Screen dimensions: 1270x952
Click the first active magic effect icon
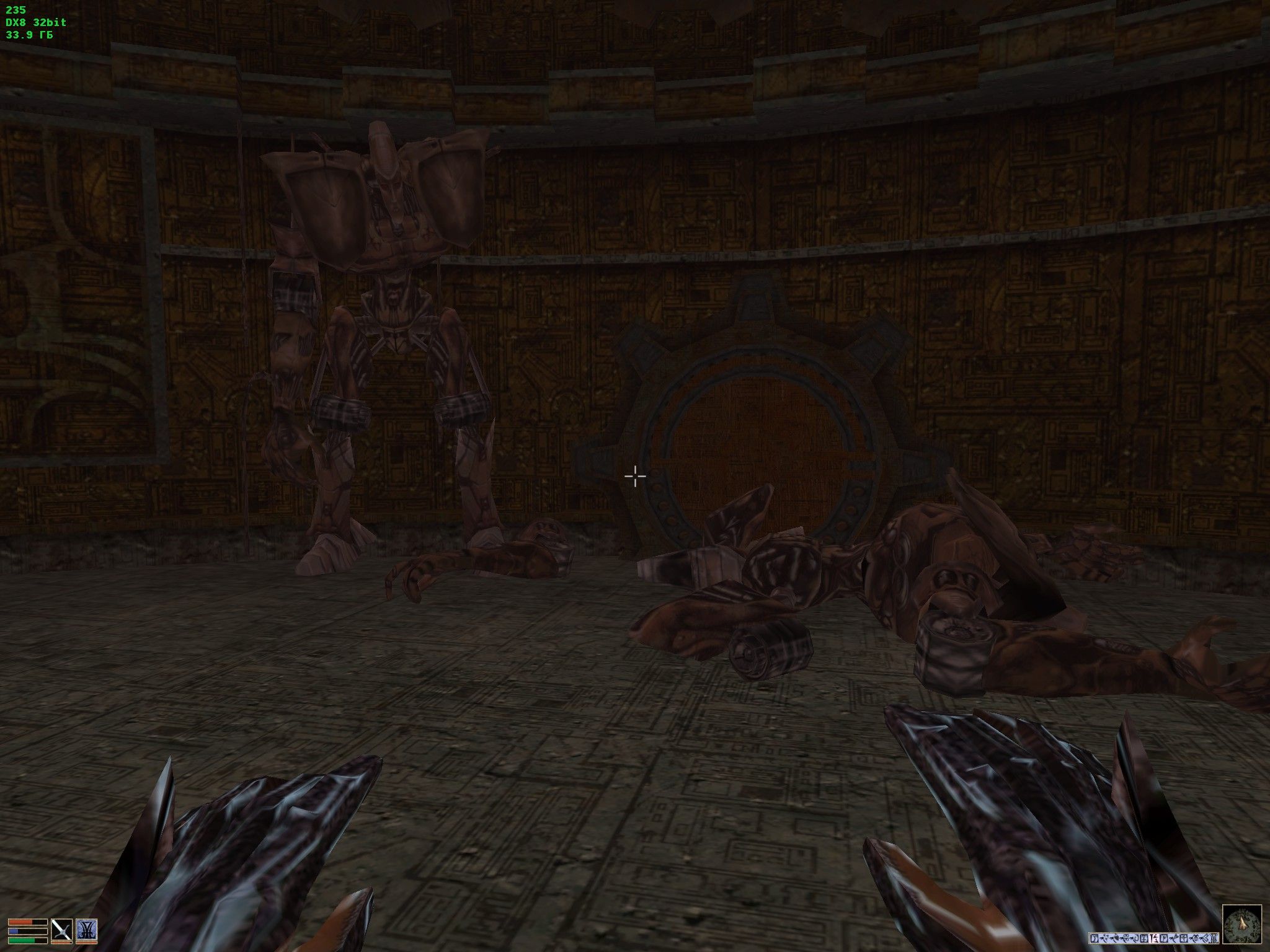click(1095, 938)
